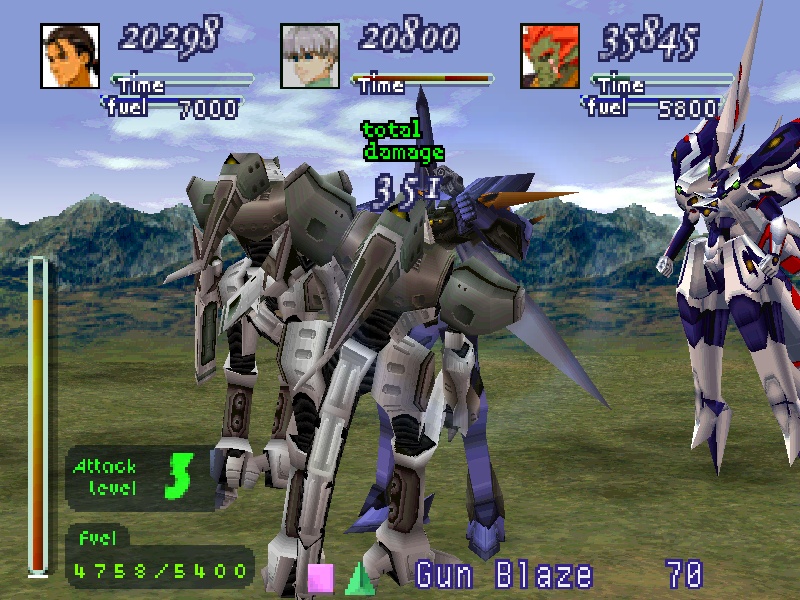Screen dimensions: 800x600
Task: Select the Gun Blaze attack entry
Action: point(504,575)
